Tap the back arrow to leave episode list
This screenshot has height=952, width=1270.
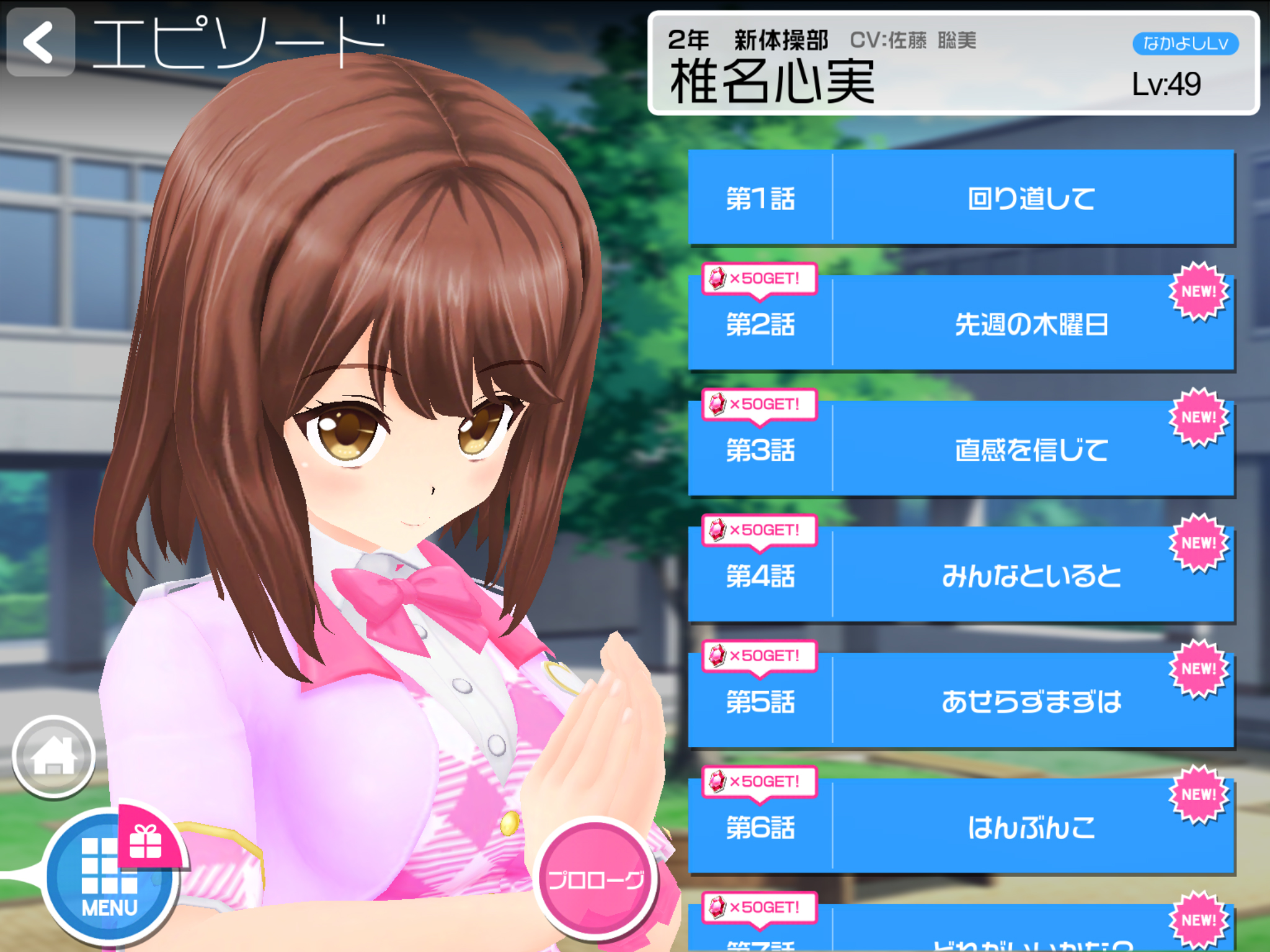(40, 42)
